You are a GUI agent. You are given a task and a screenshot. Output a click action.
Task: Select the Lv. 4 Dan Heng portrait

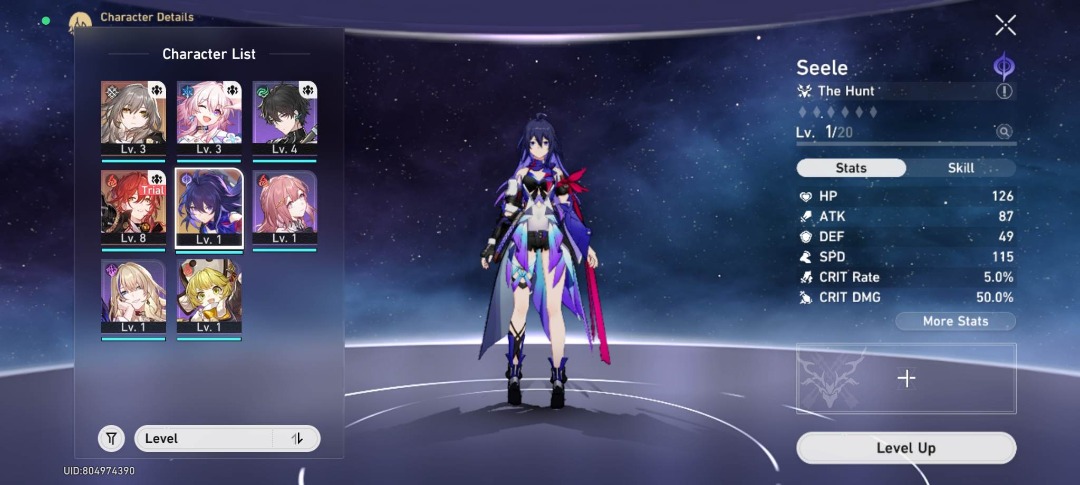[284, 118]
